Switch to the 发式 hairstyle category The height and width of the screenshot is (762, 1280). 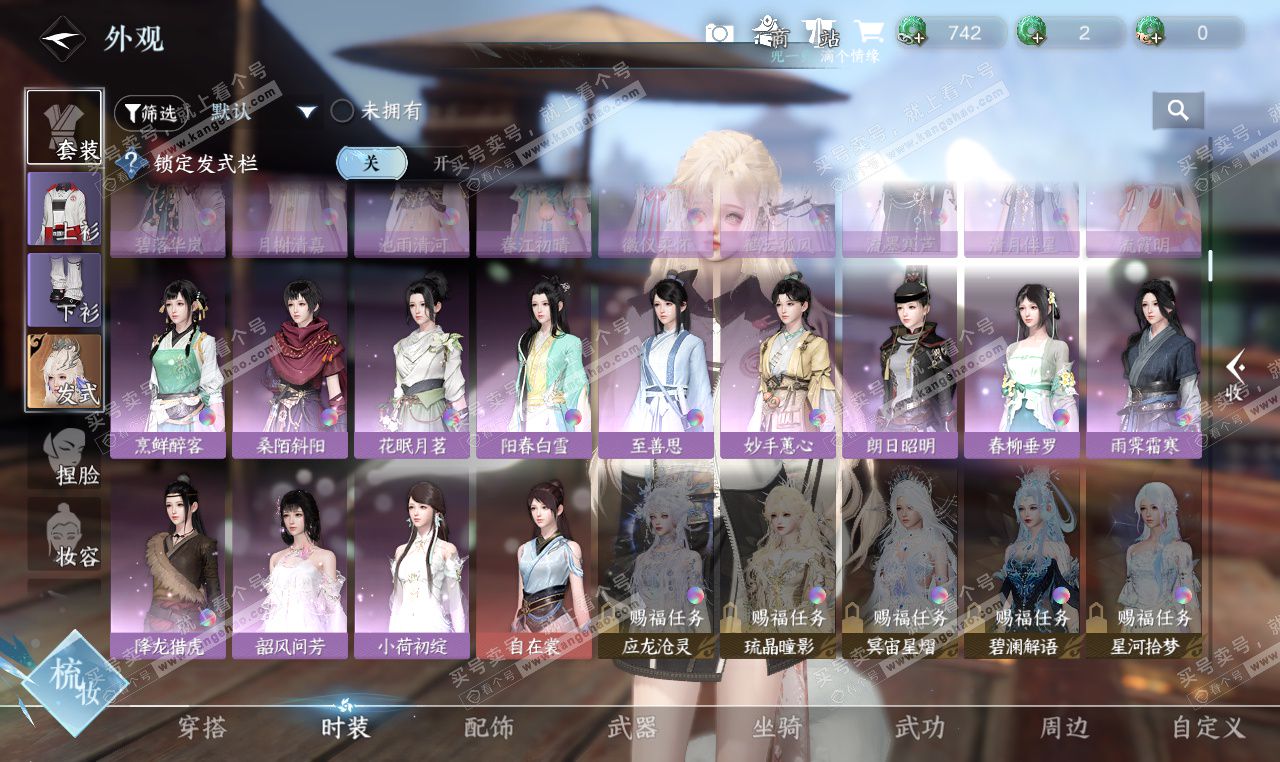tap(64, 371)
